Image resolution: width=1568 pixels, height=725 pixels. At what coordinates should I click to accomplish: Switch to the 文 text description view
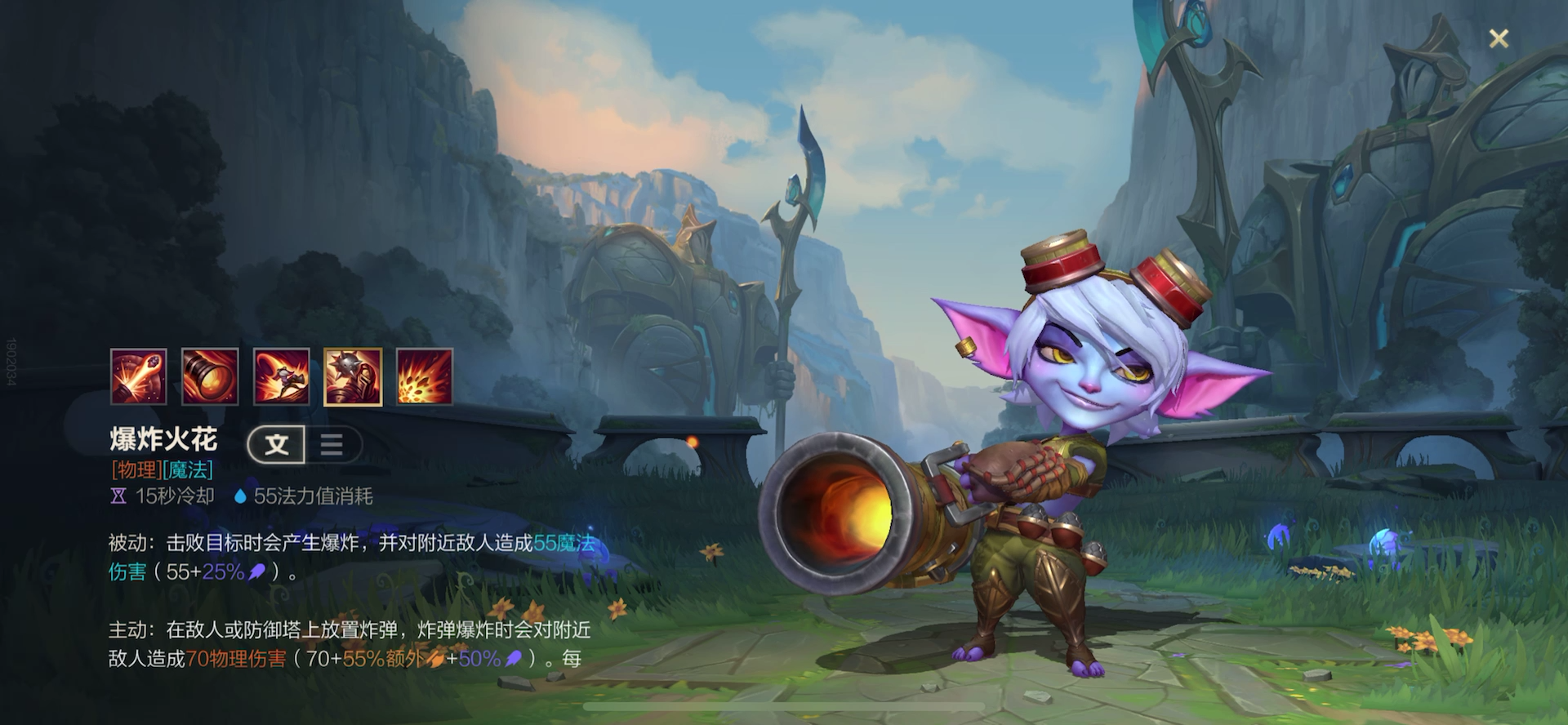click(277, 445)
